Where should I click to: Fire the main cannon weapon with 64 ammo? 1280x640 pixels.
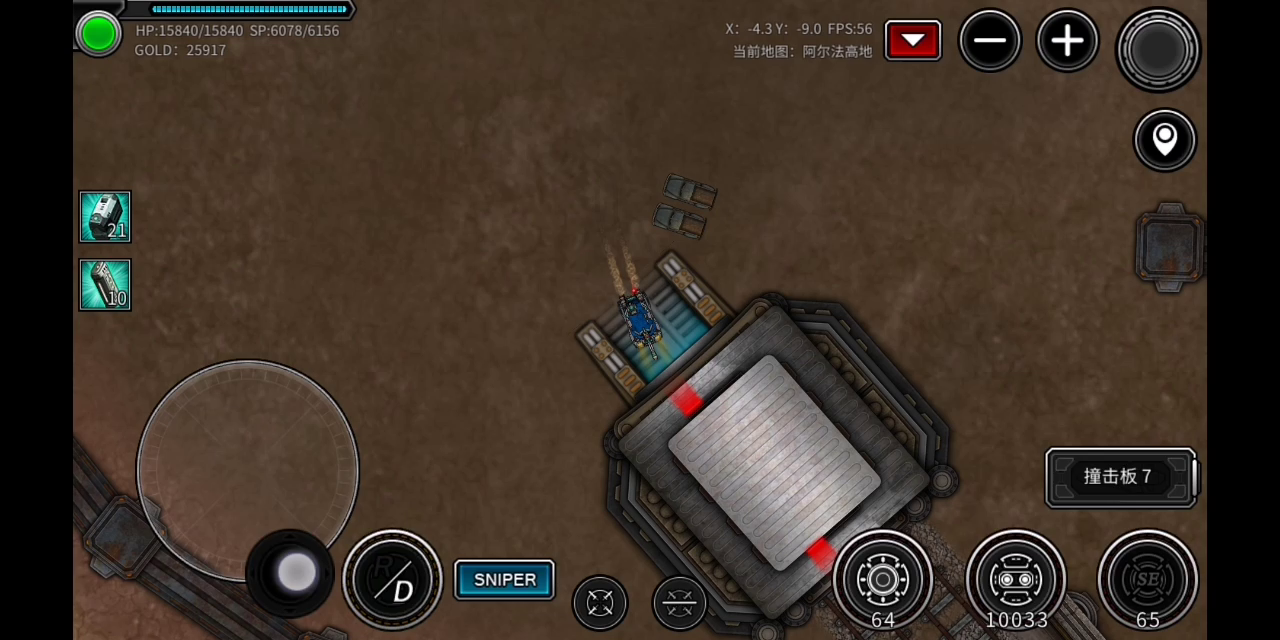click(x=883, y=579)
